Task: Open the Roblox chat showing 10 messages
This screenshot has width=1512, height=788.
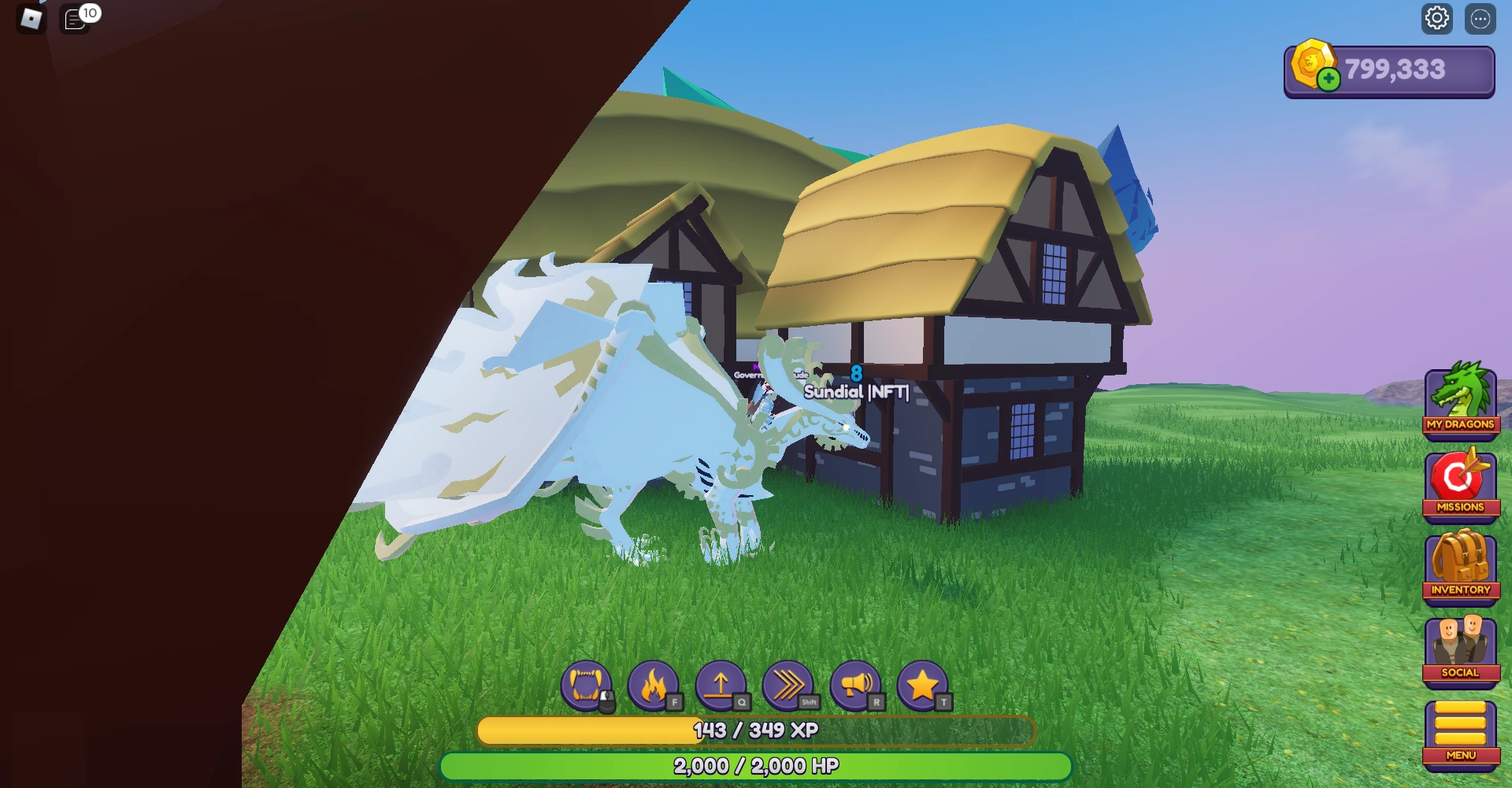Action: click(76, 19)
